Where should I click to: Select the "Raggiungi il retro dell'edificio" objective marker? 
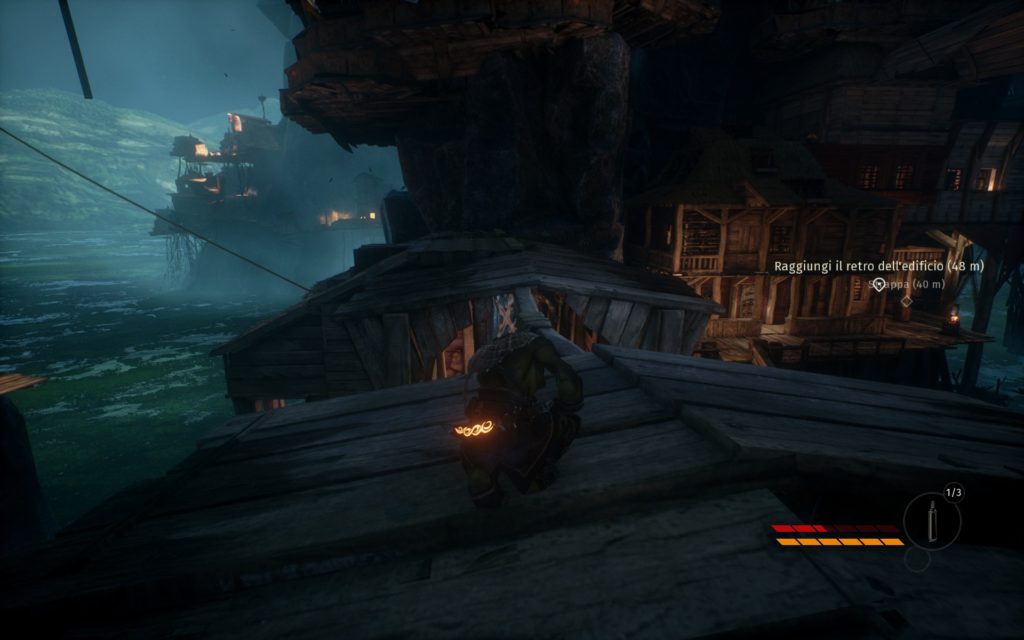coord(879,285)
